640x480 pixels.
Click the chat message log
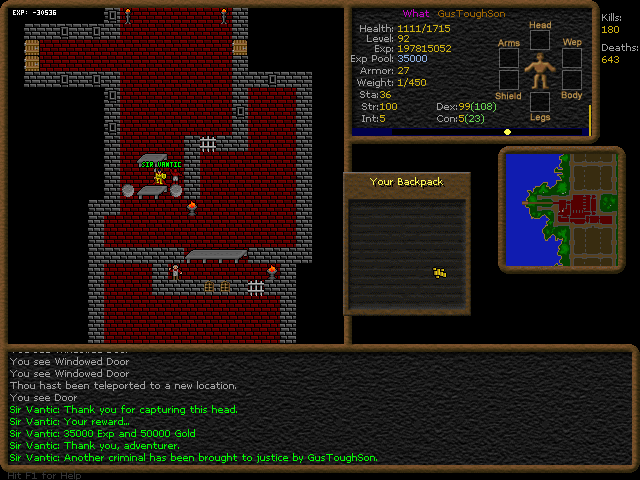(x=320, y=408)
